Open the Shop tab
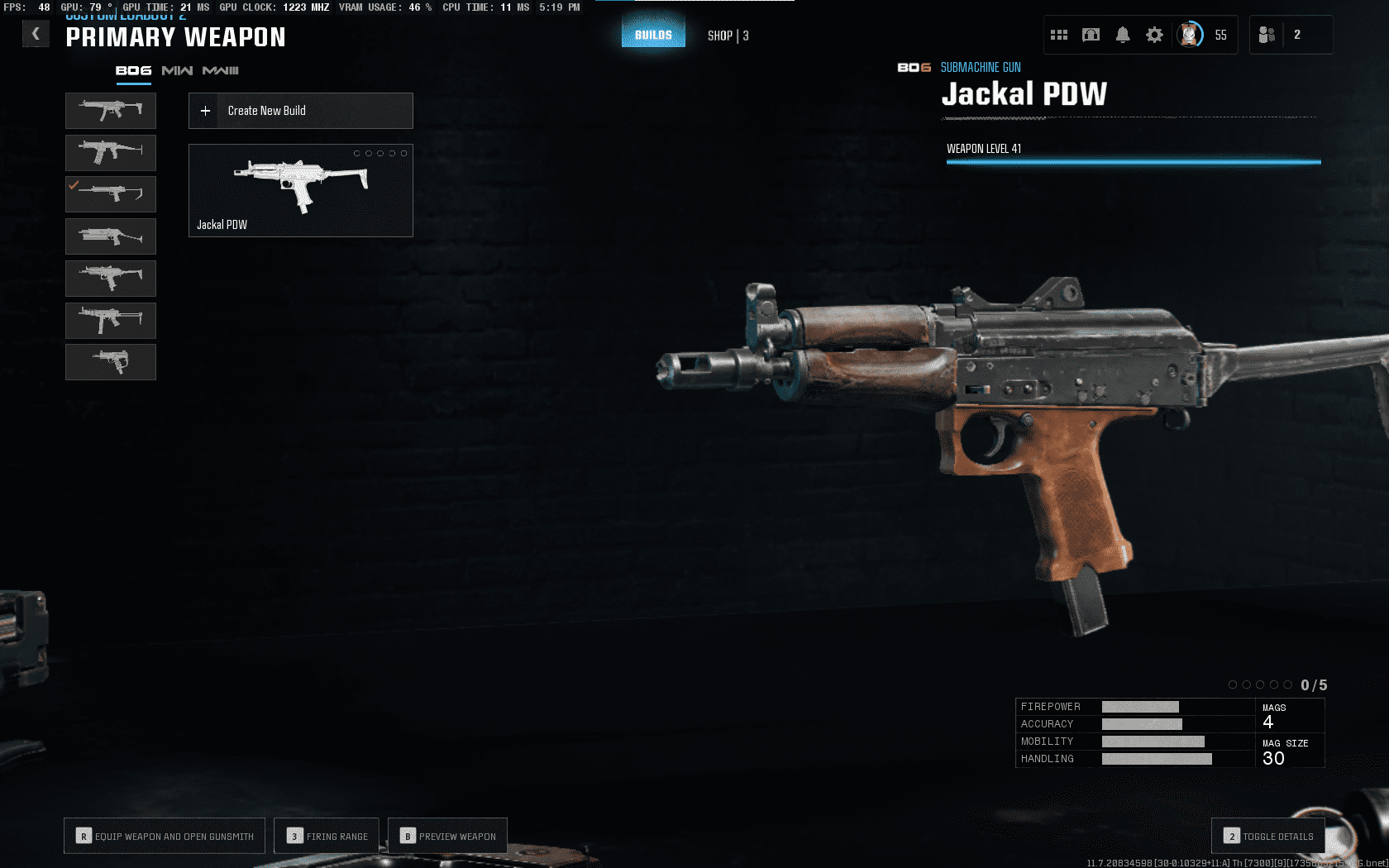This screenshot has width=1389, height=868. (x=728, y=36)
